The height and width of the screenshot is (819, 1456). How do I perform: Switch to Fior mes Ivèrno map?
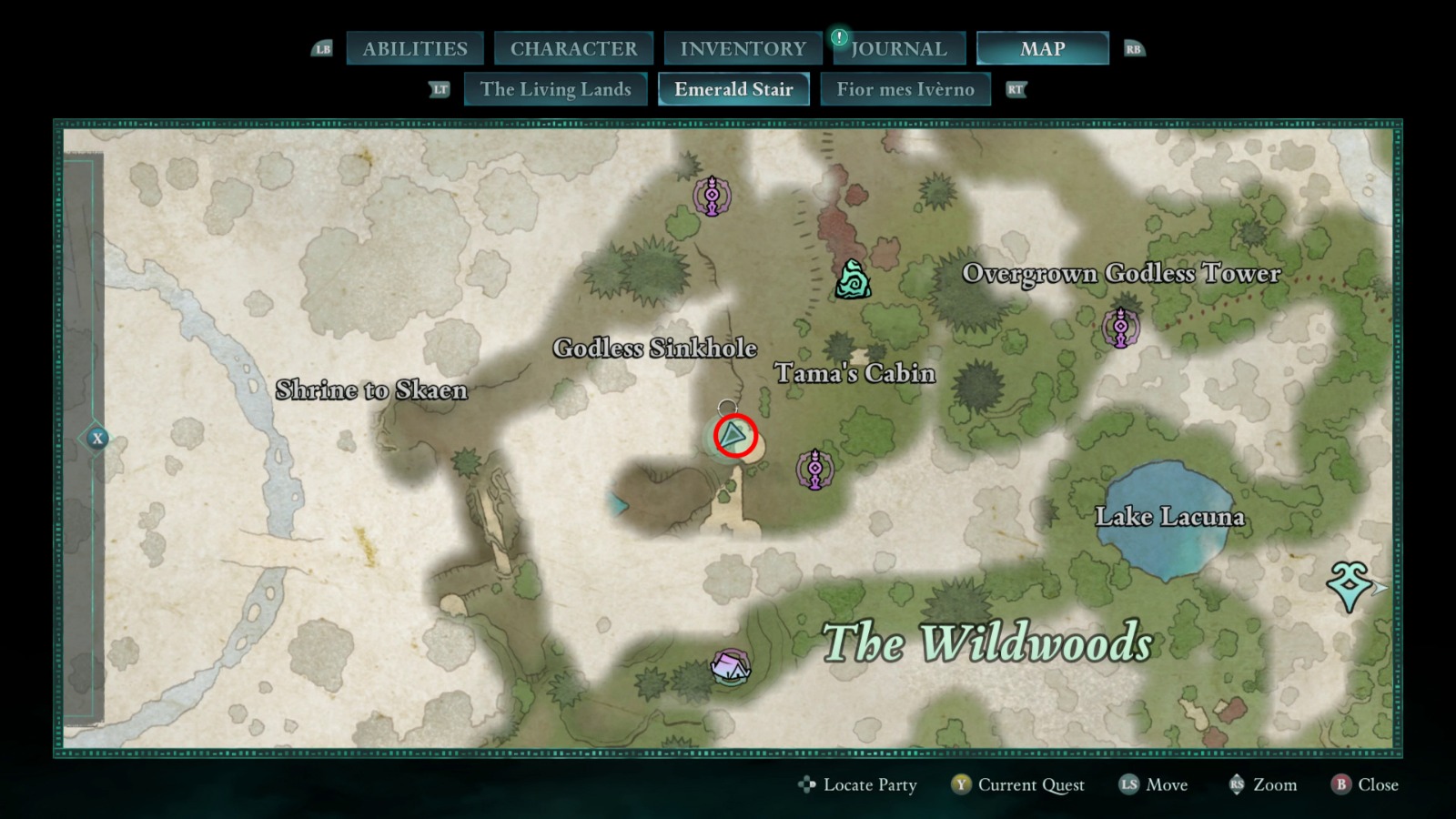point(905,89)
